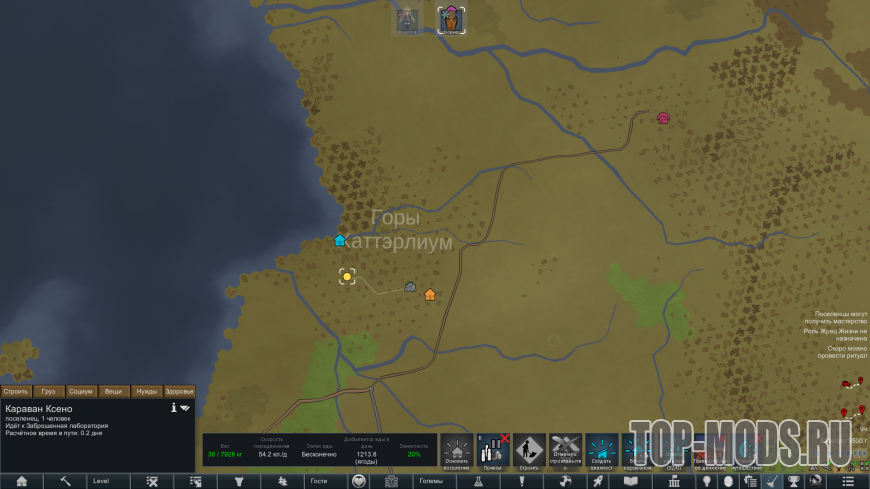This screenshot has width=870, height=489.
Task: Open the Големы bottom menu button
Action: point(431,481)
